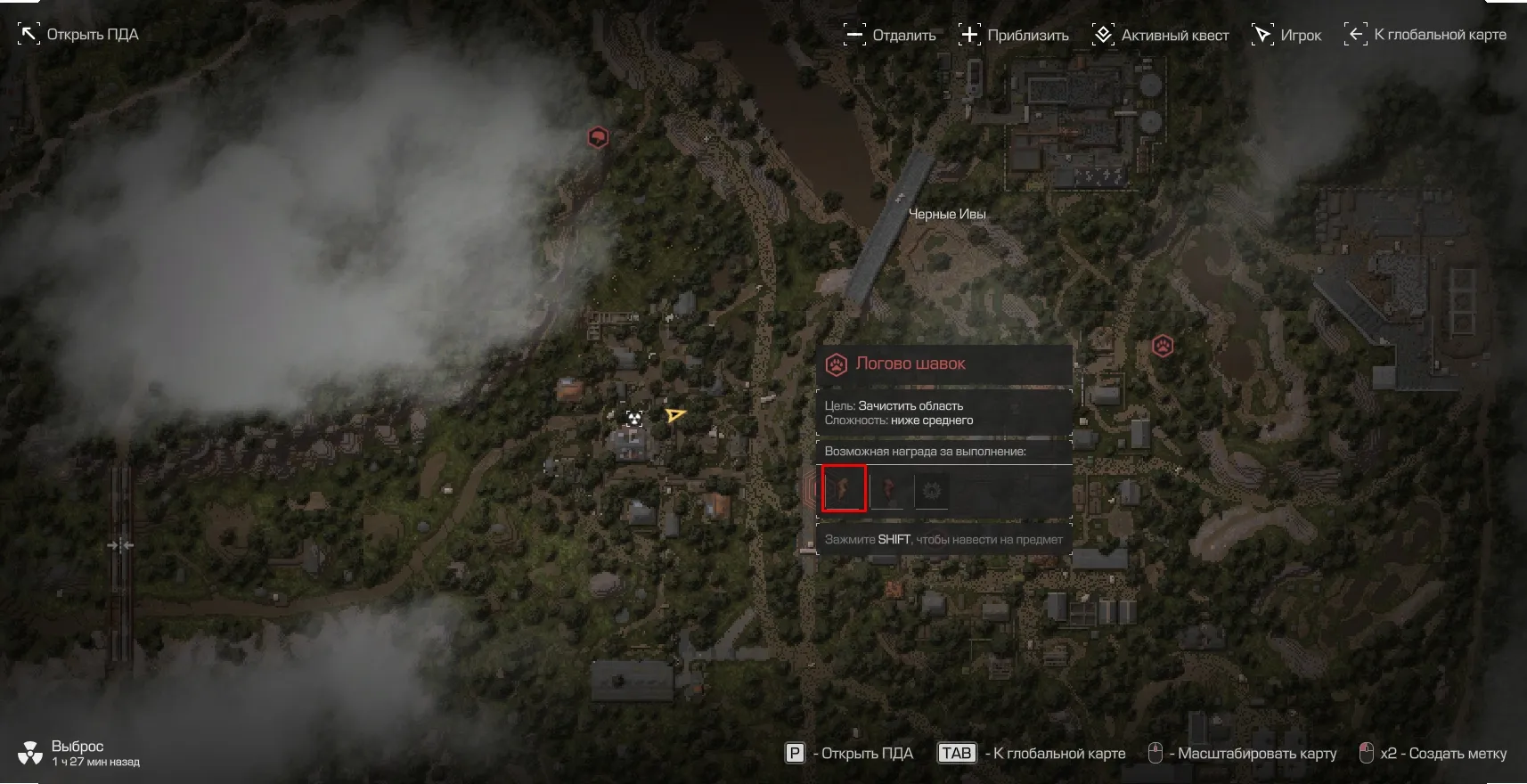This screenshot has height=784, width=1527.
Task: Inspect the wreath emblem reward slot
Action: pyautogui.click(x=931, y=490)
